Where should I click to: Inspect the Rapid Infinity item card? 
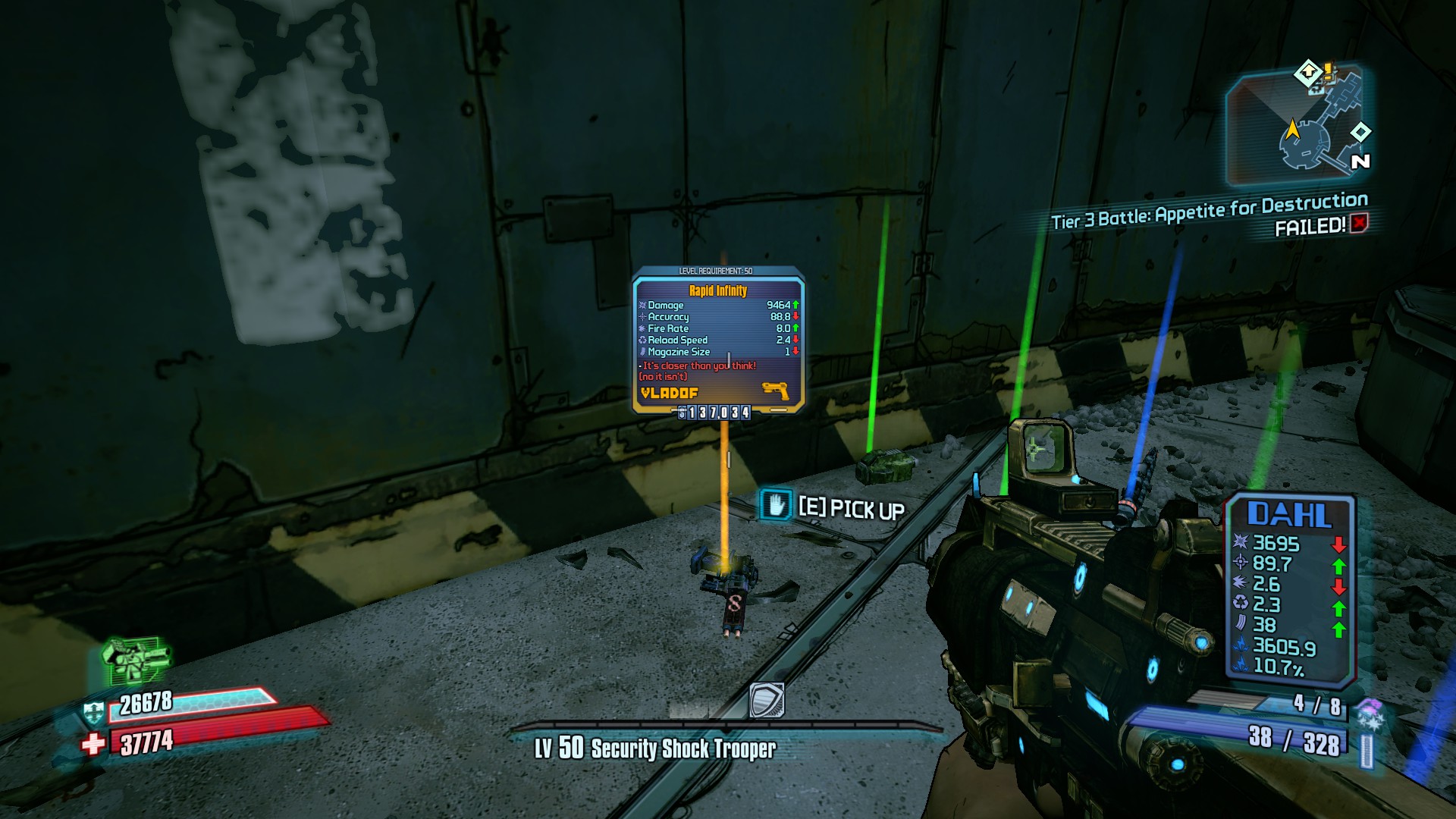pyautogui.click(x=717, y=340)
